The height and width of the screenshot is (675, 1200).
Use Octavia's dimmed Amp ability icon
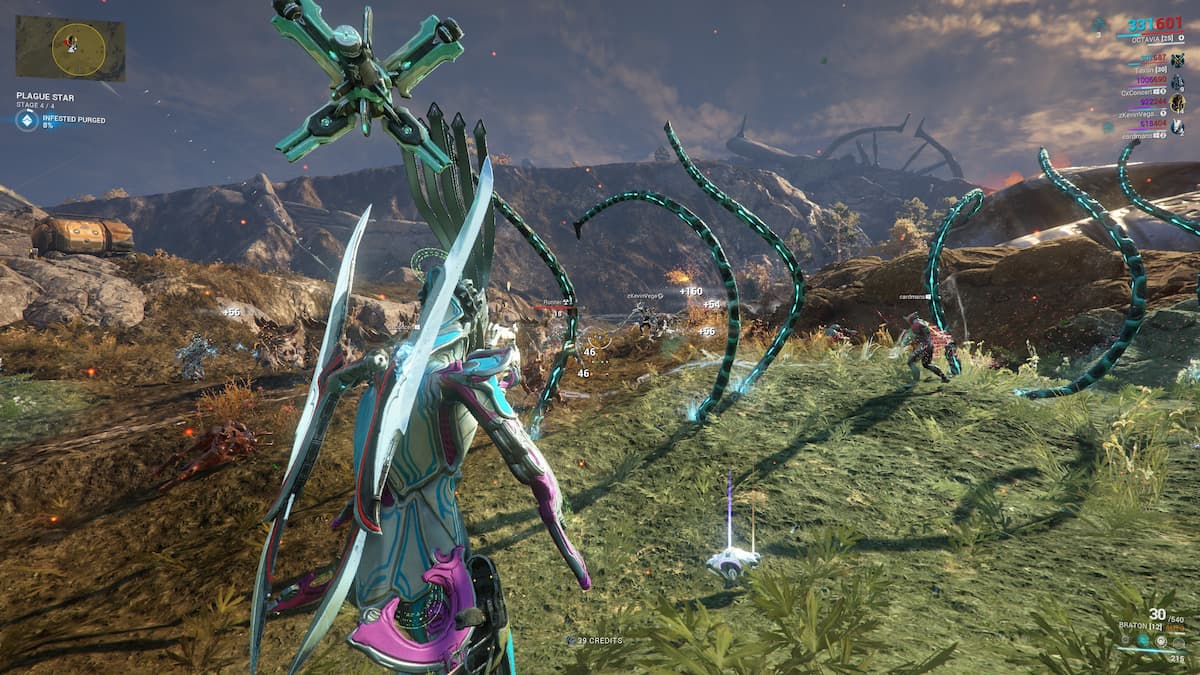pyautogui.click(x=1179, y=643)
